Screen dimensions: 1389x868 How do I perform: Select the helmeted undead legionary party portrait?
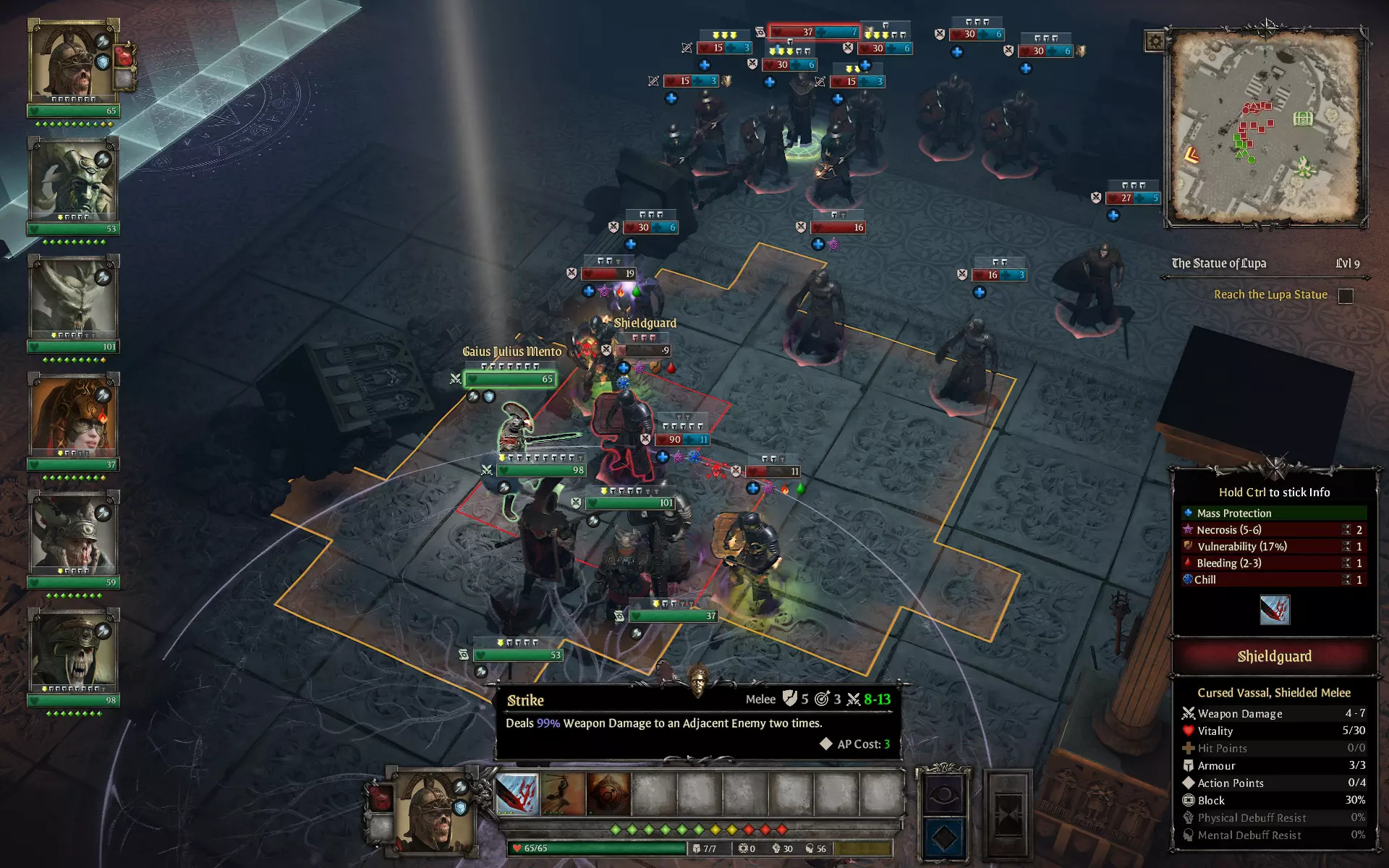coord(73,61)
